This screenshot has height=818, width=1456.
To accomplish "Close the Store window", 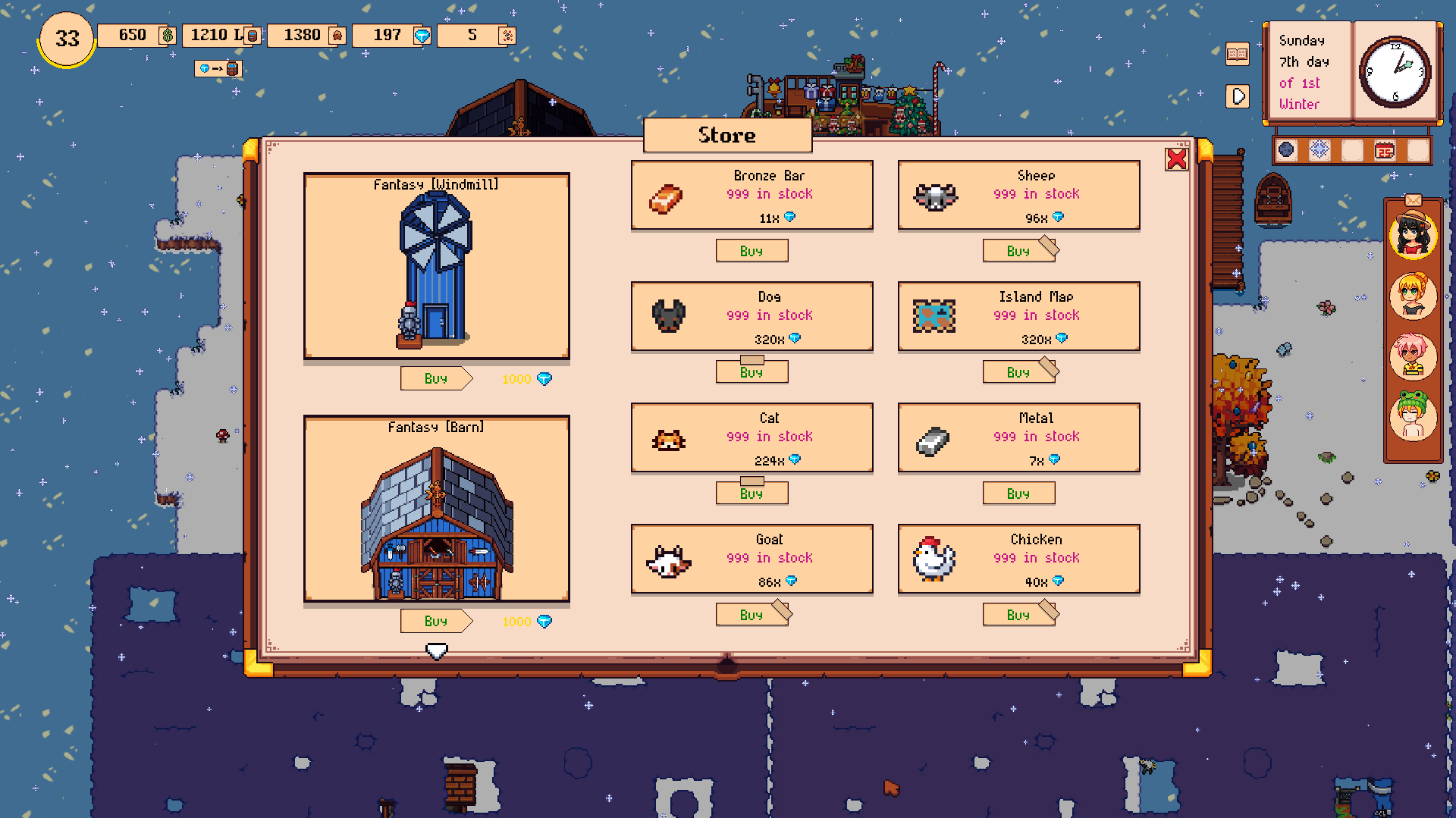I will (1176, 159).
